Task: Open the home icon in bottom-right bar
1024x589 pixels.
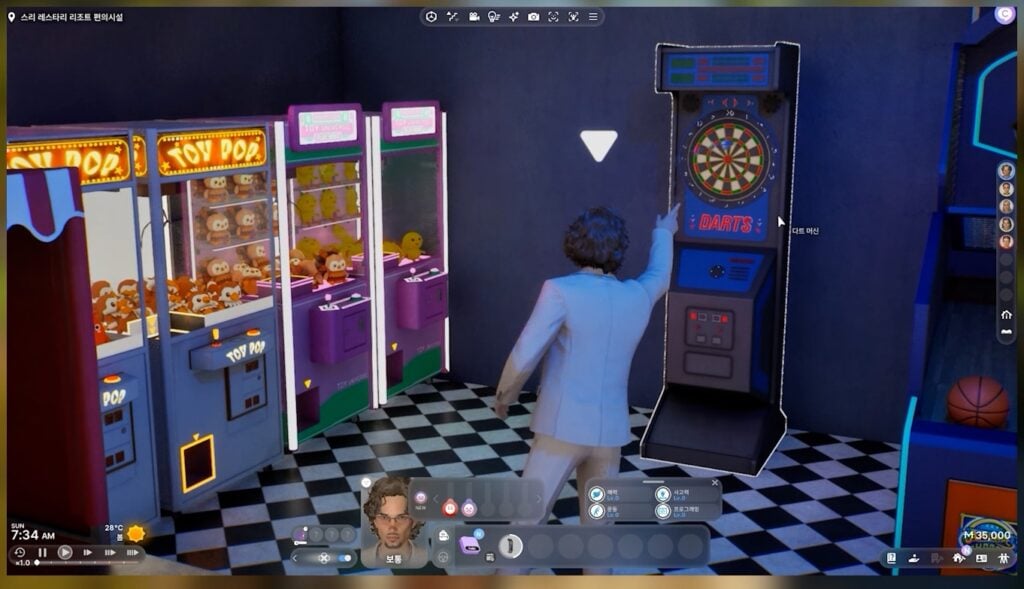Action: 958,558
